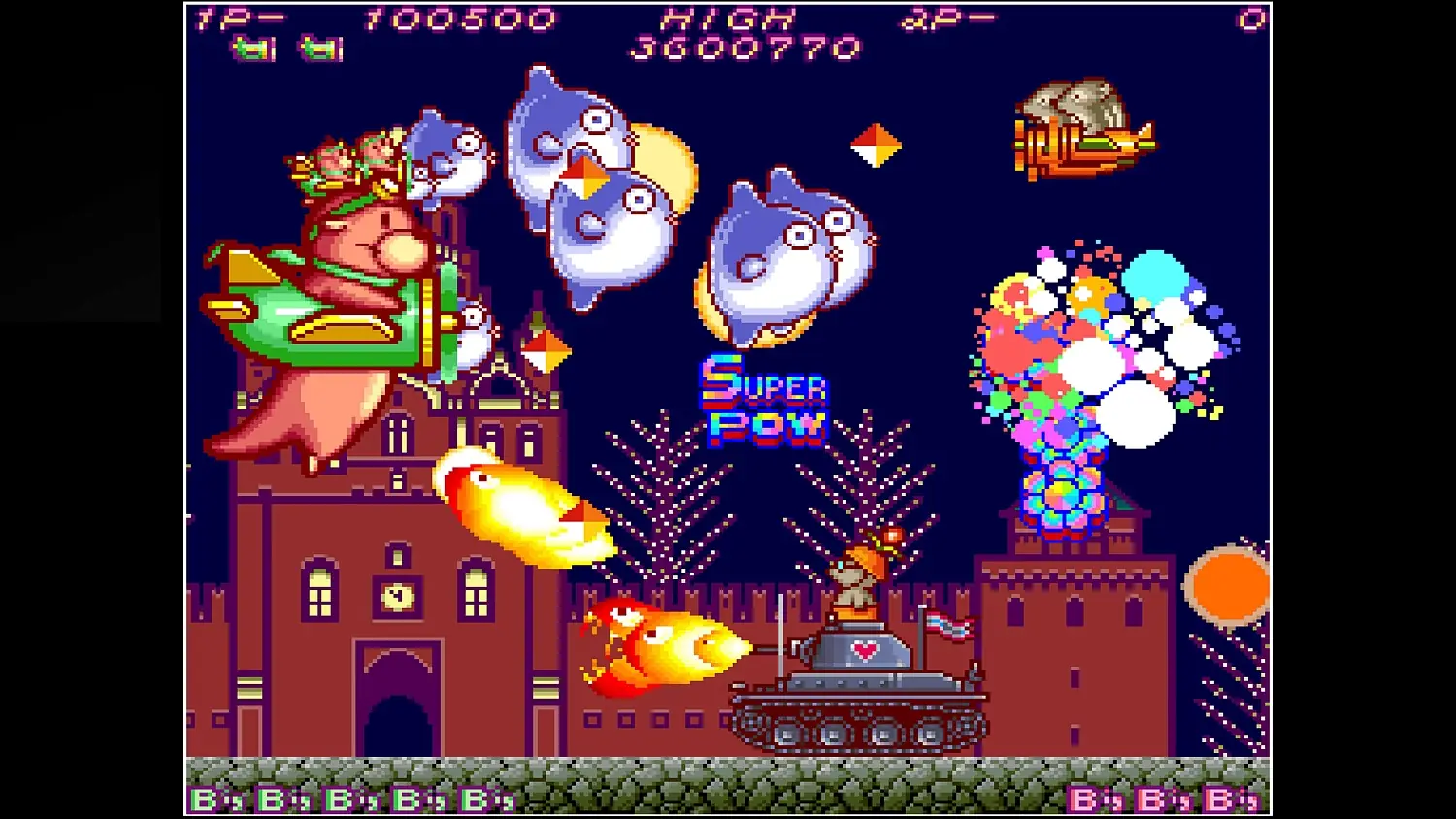Click the striped flag flying on the tank

tap(948, 624)
